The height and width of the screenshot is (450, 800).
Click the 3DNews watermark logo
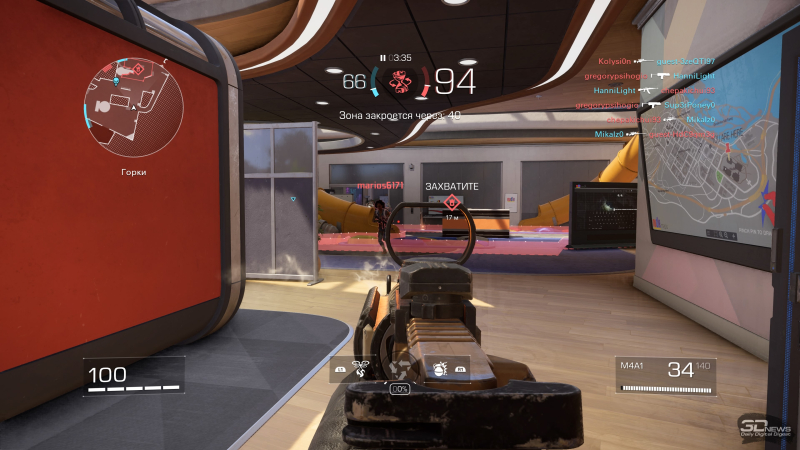[766, 425]
